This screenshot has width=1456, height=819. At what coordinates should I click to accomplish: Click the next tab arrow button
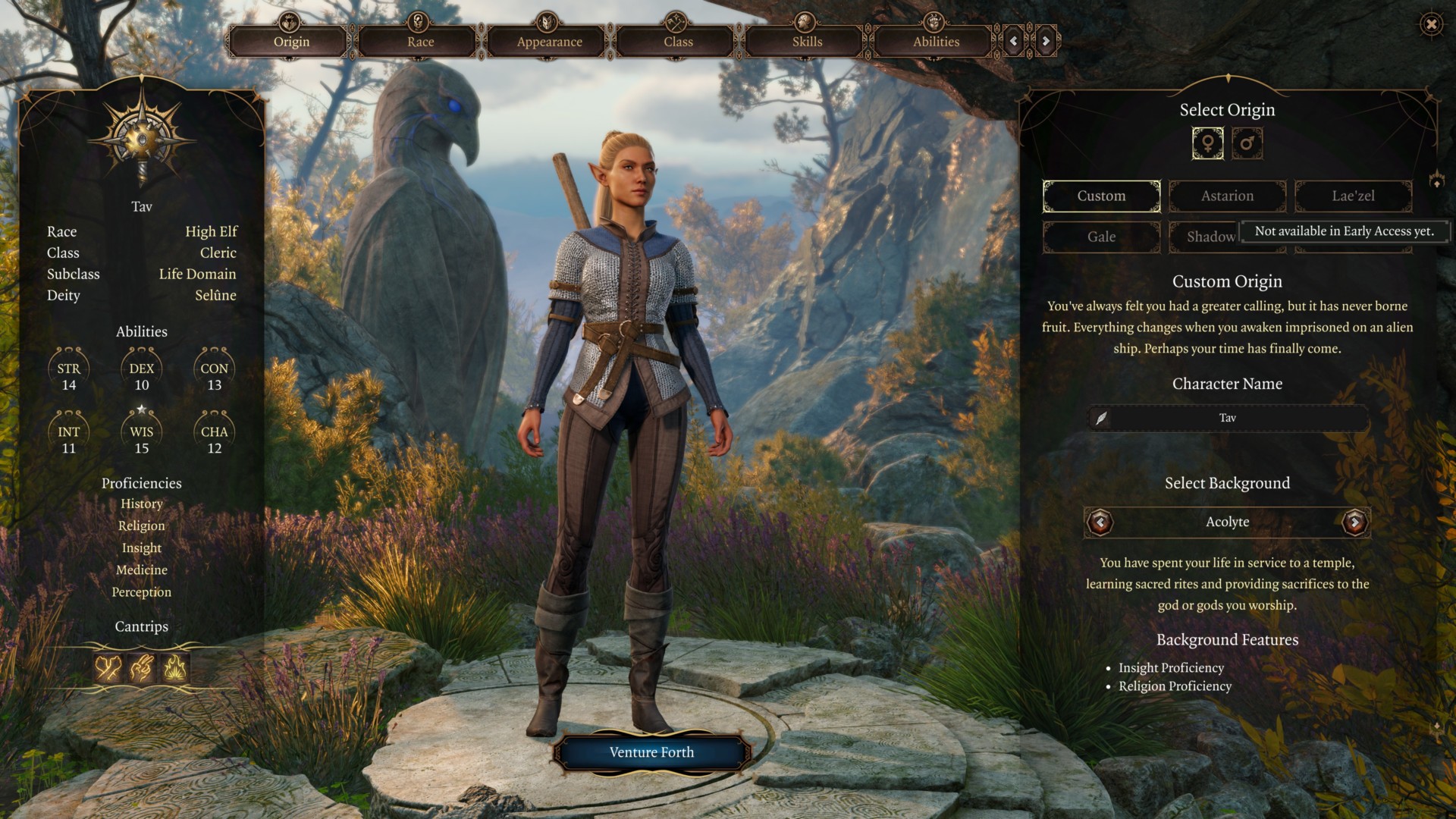pyautogui.click(x=1046, y=41)
